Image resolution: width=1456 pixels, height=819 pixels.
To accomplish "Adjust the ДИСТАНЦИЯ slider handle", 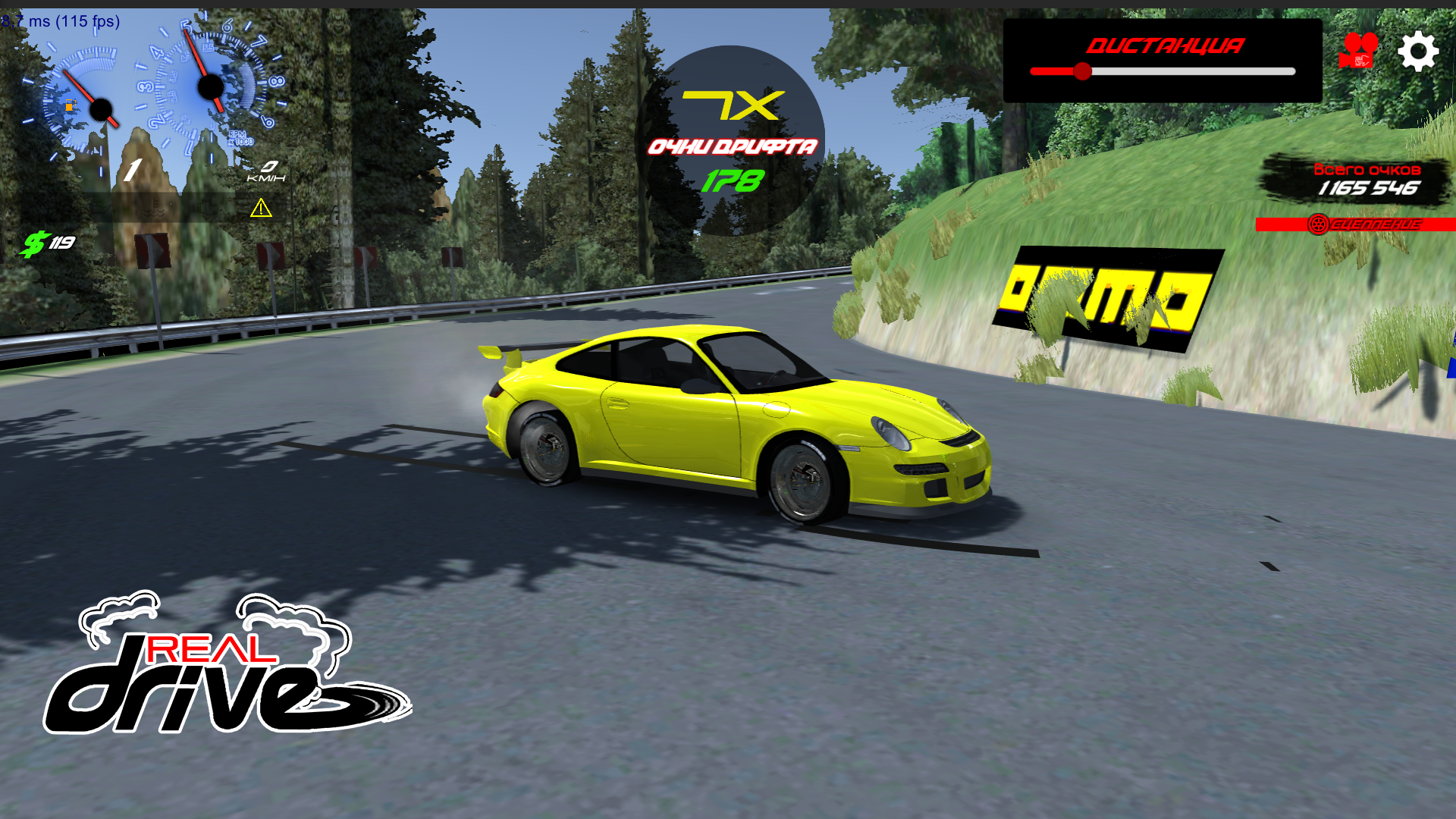I will coord(1084,71).
